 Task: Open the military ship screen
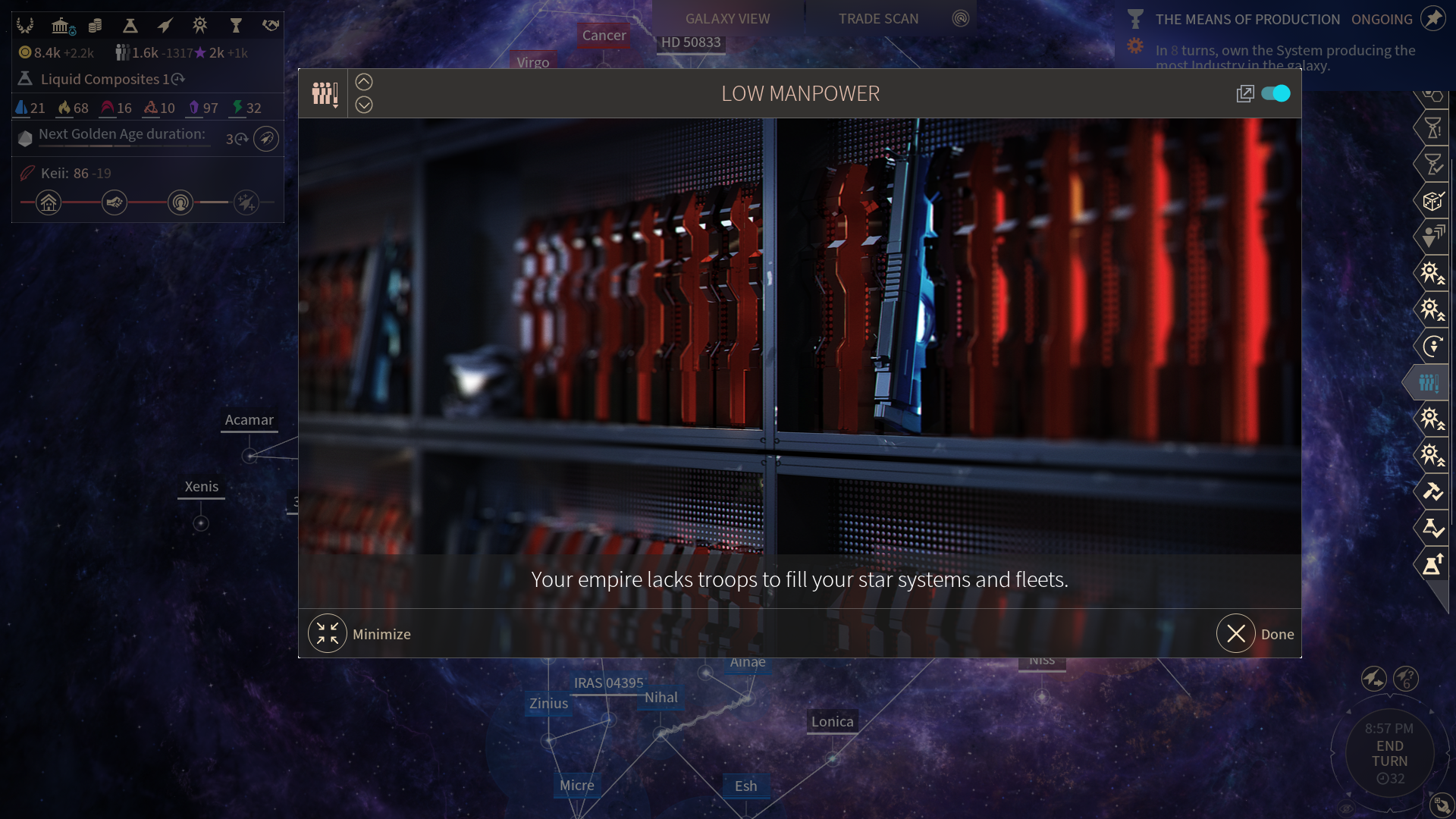coord(165,26)
